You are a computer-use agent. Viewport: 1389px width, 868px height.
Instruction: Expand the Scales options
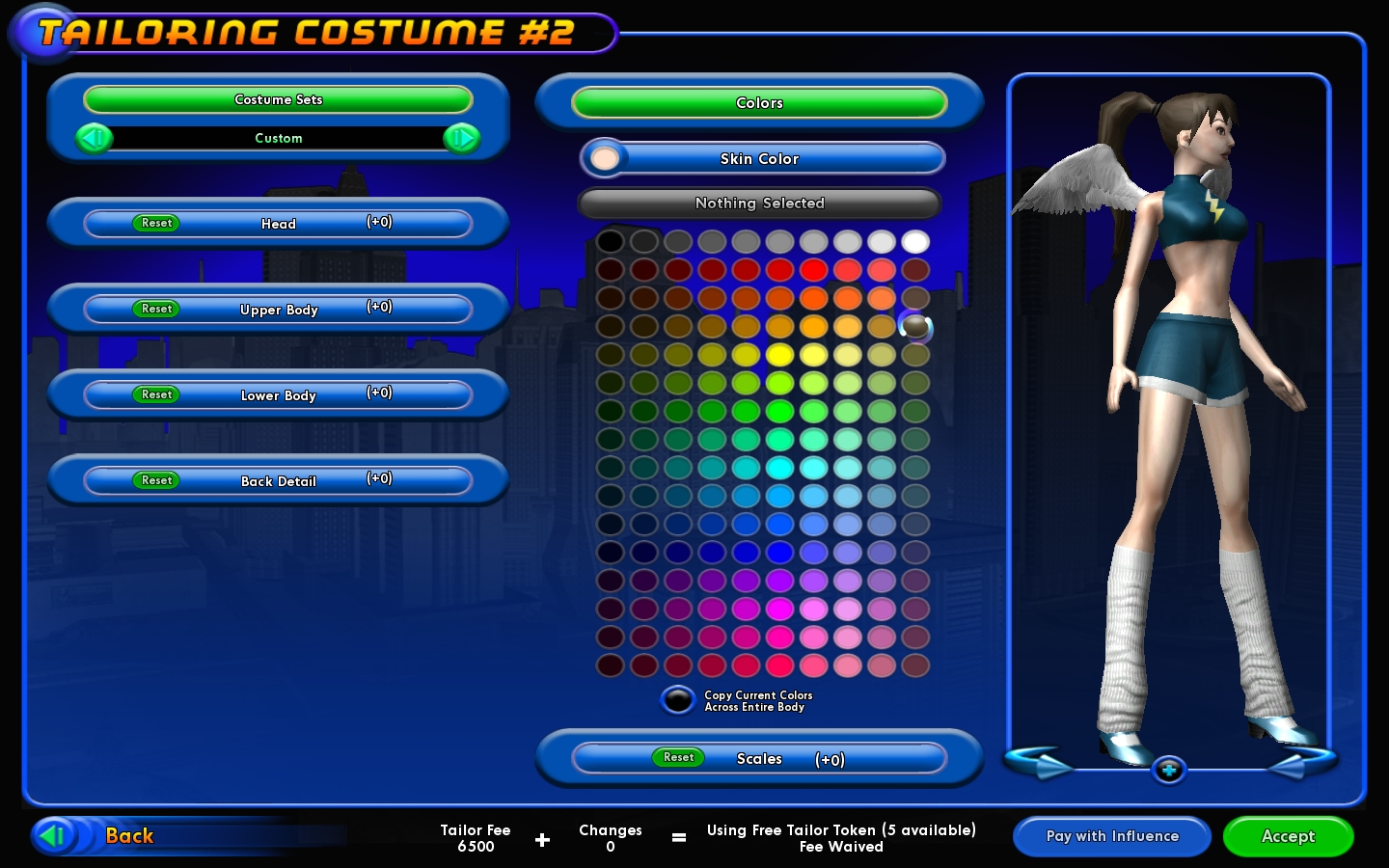click(759, 759)
